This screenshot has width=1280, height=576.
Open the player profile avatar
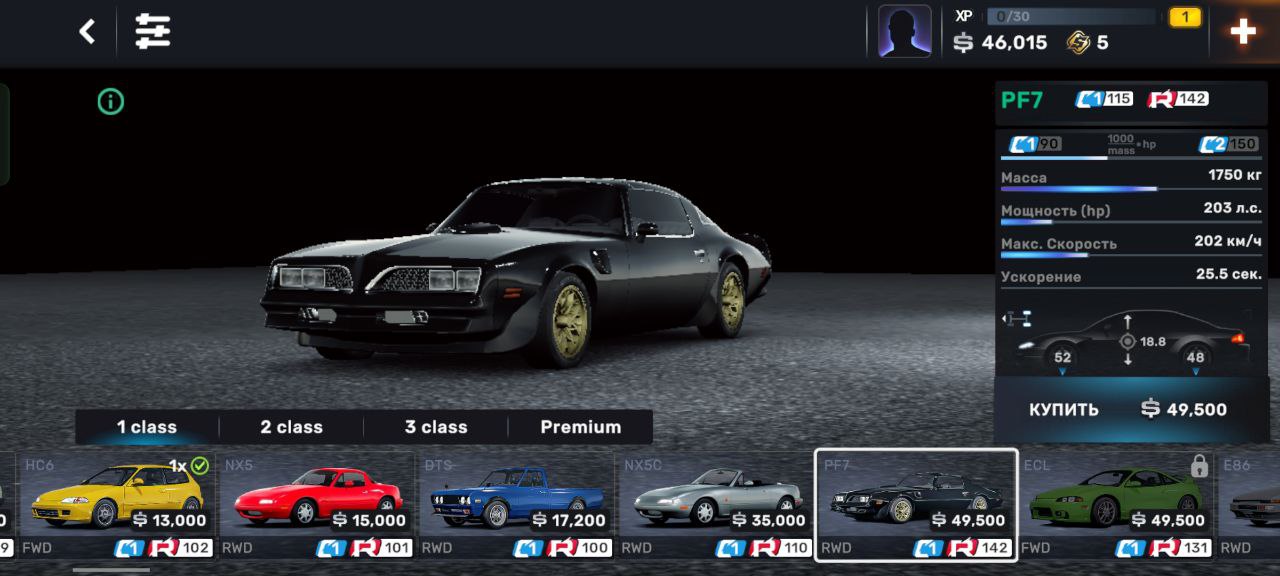point(904,32)
